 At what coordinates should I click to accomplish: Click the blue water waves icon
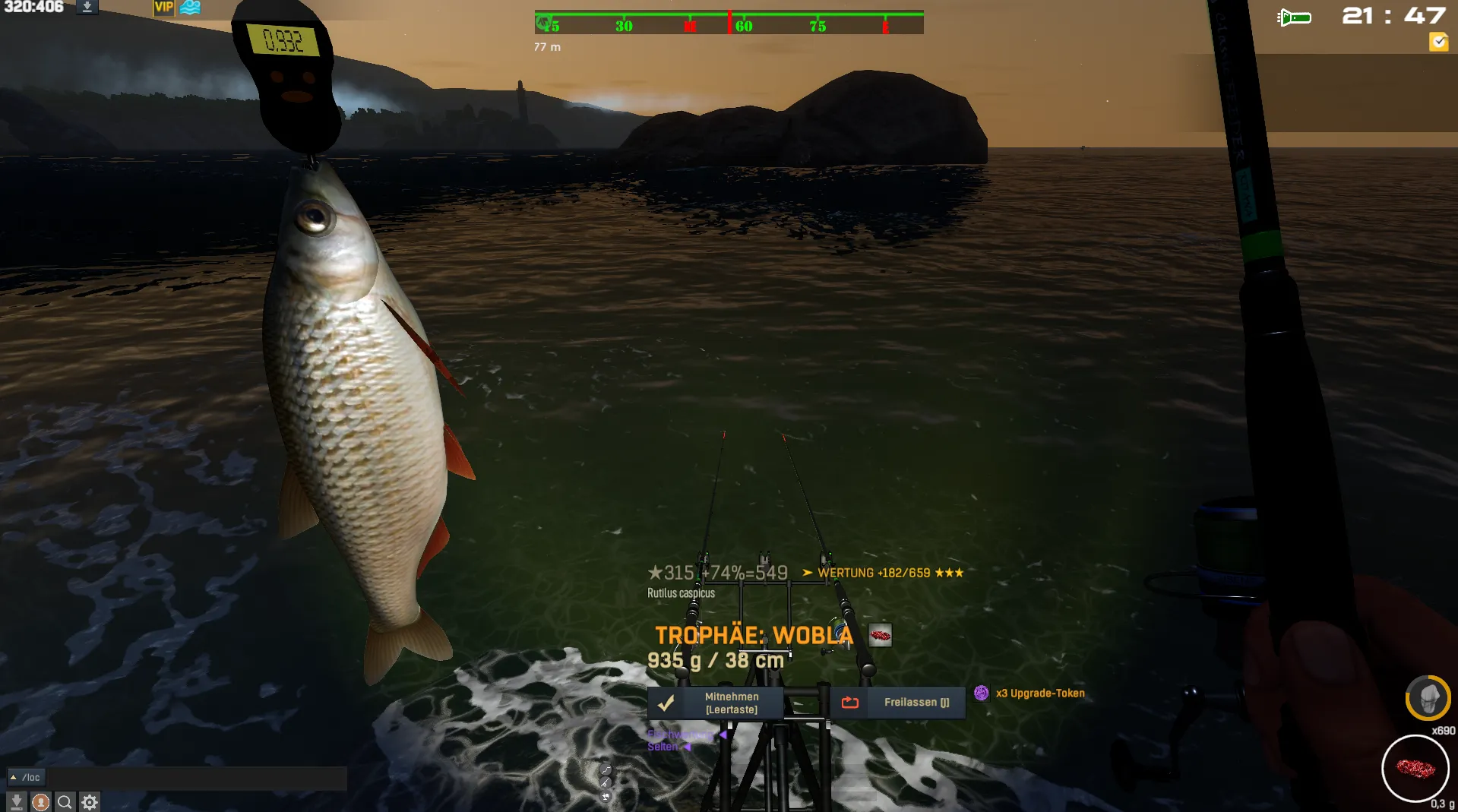tap(190, 8)
